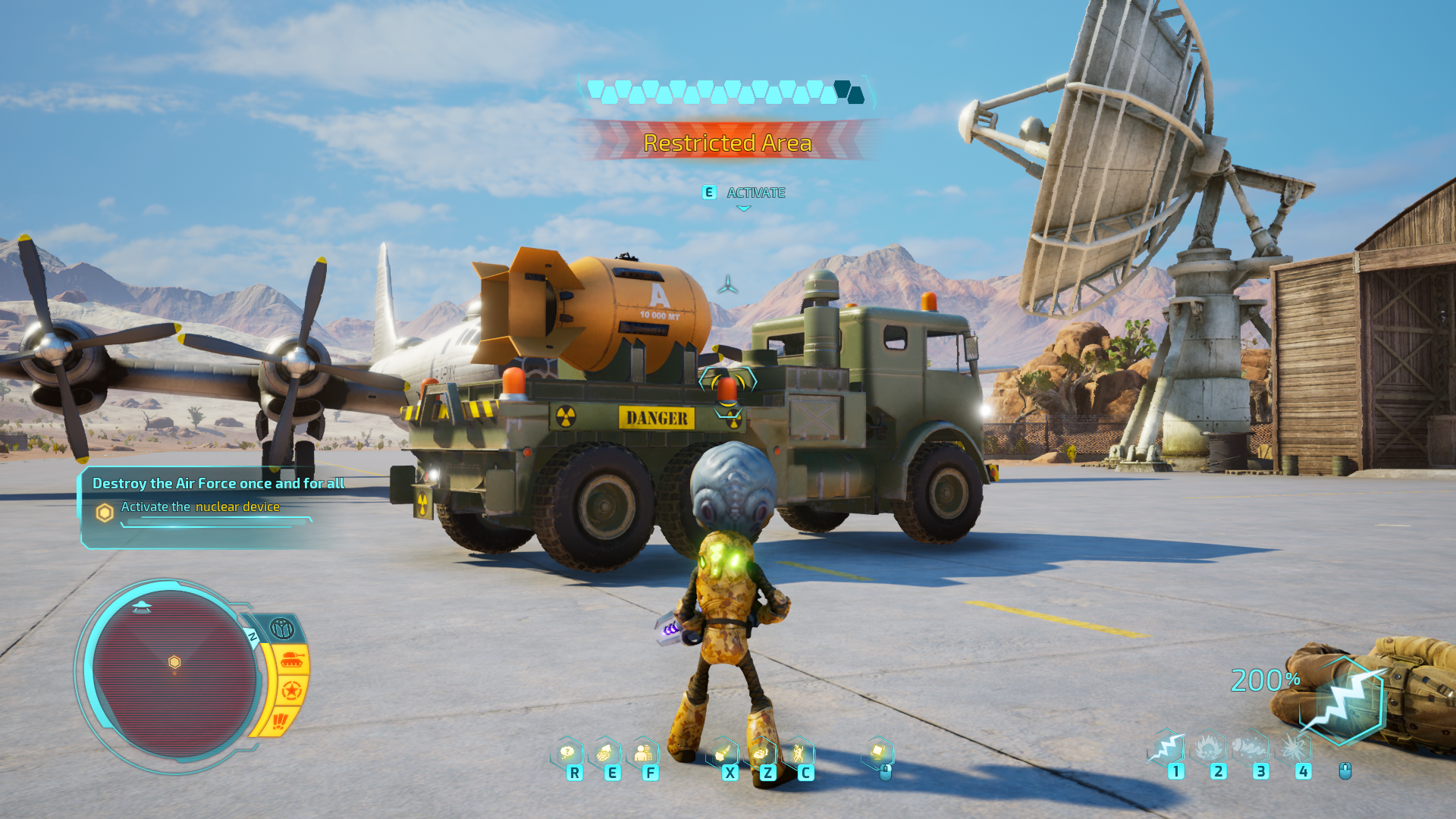Activate the thought bubble mind-read ability
The height and width of the screenshot is (819, 1456).
point(567,752)
